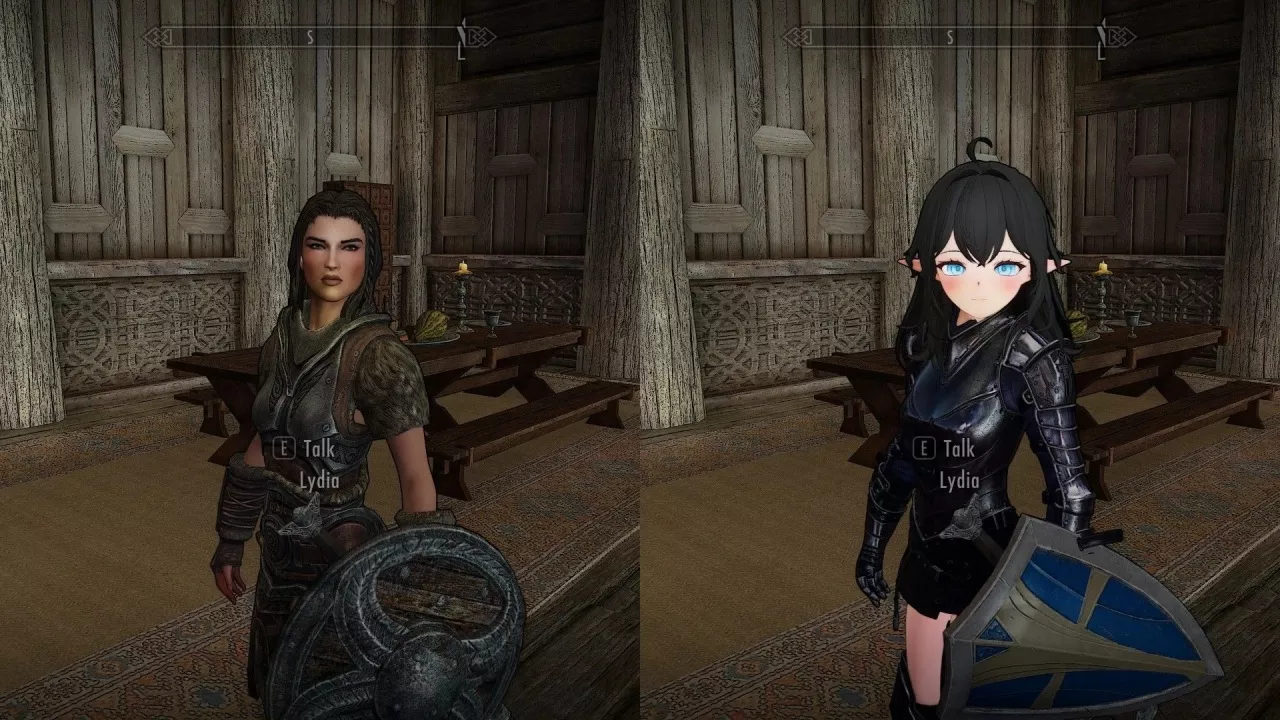
Task: Toggle the Talk prompt on the right screen
Action: click(944, 450)
